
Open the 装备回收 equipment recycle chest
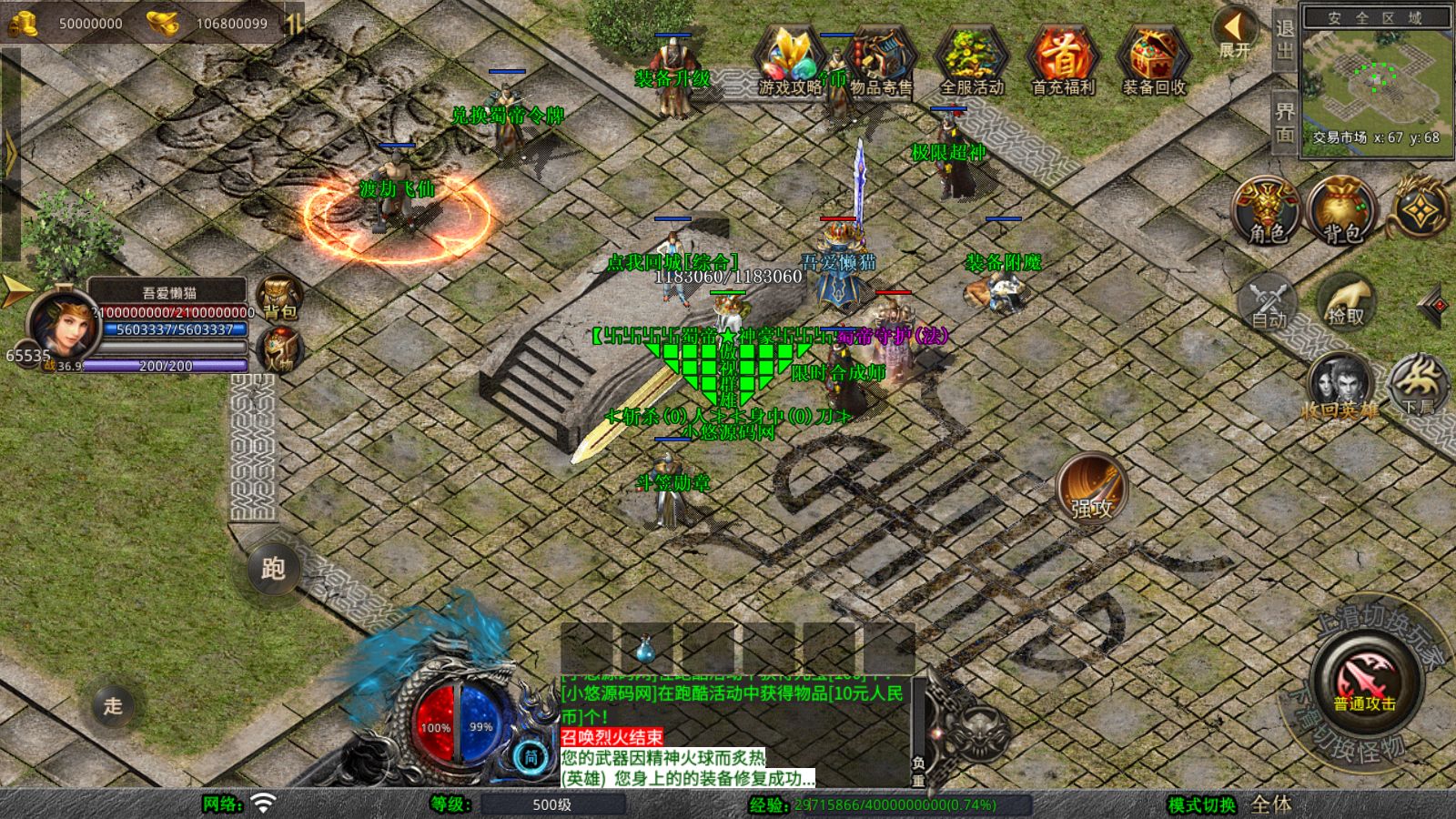tap(1154, 60)
